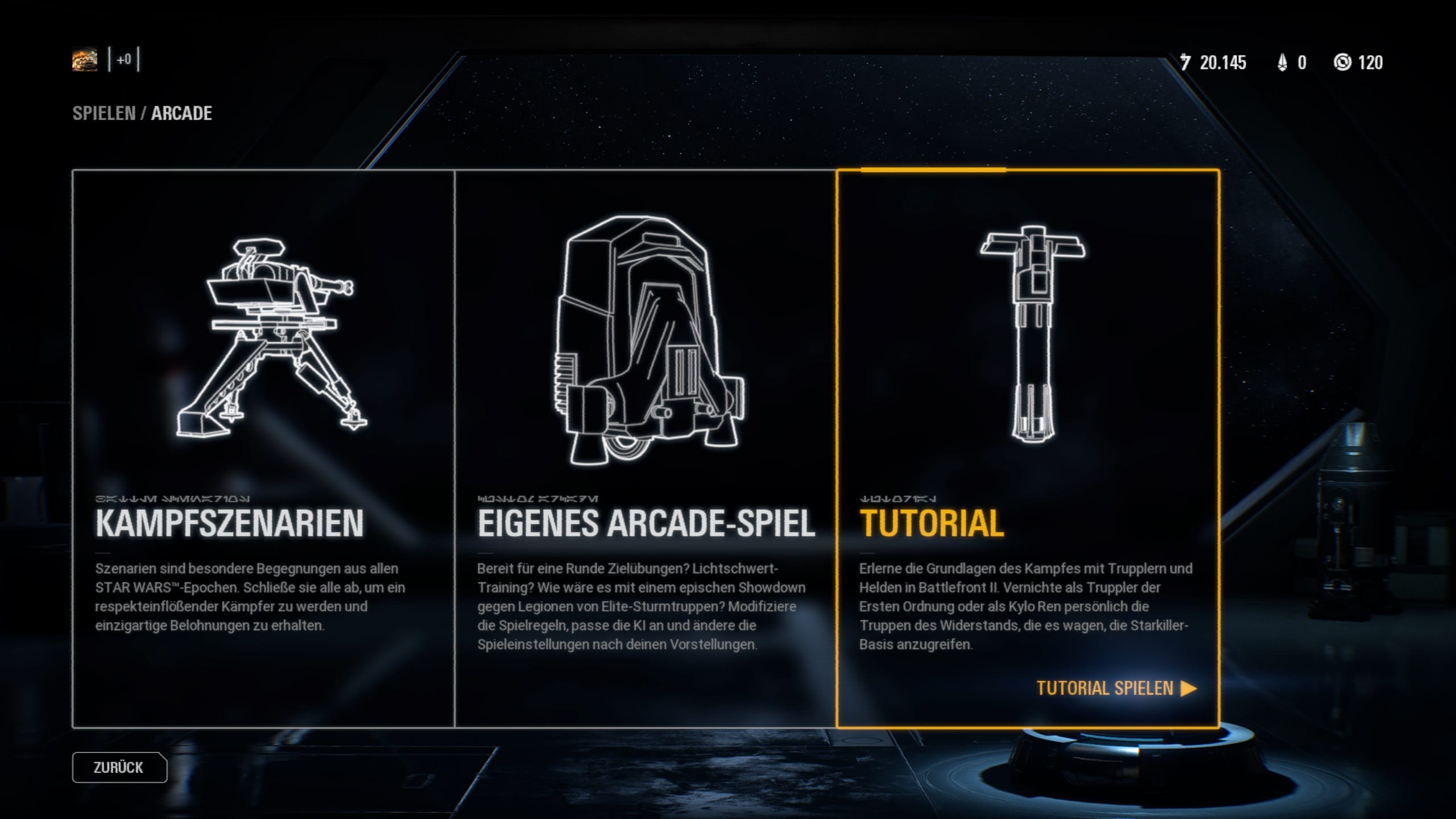Image resolution: width=1456 pixels, height=819 pixels.
Task: Start via Tutorial Spielen button
Action: click(x=1116, y=688)
